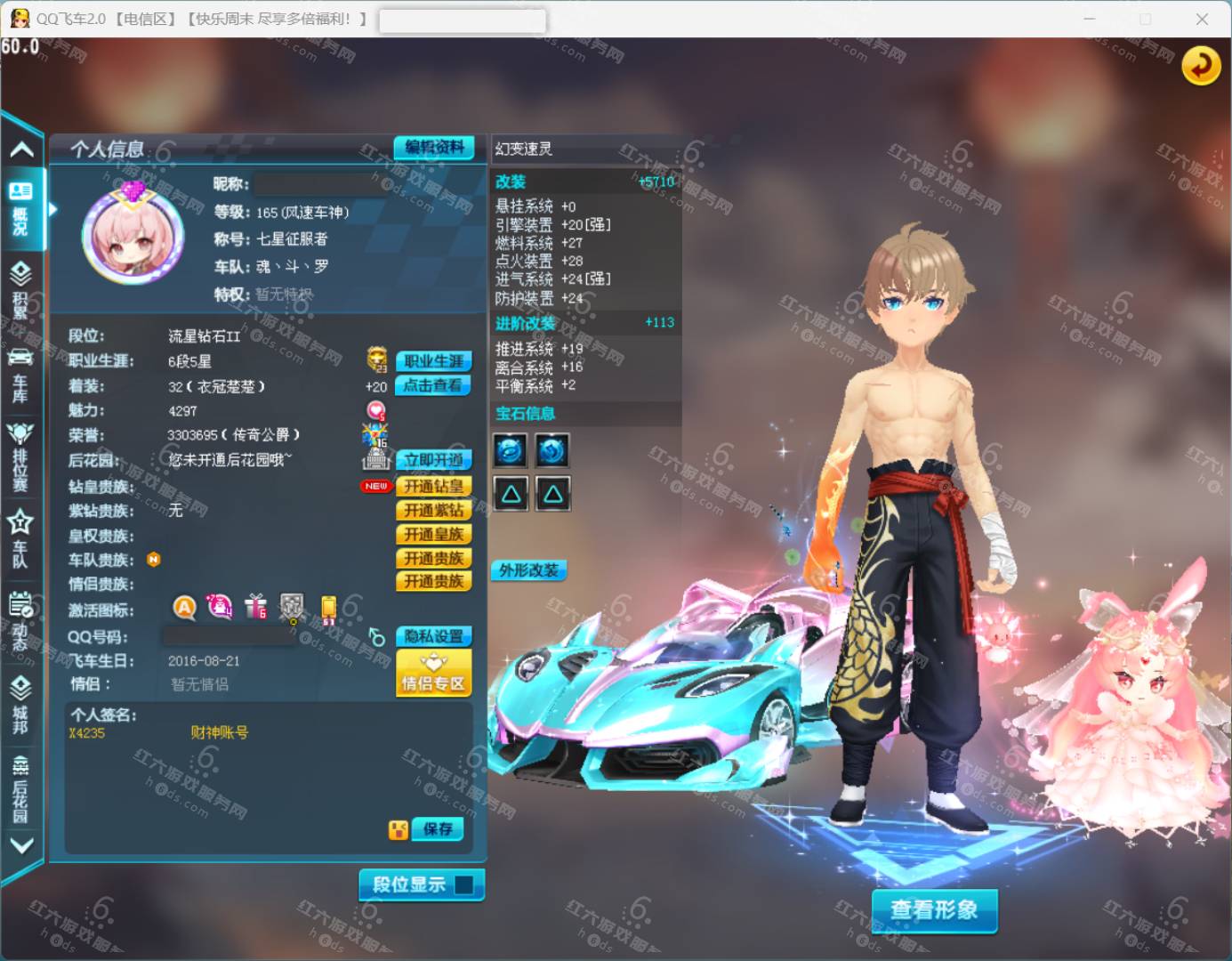Click the 查看形象 view avatar button
Screen dimensions: 1232x961
point(934,910)
